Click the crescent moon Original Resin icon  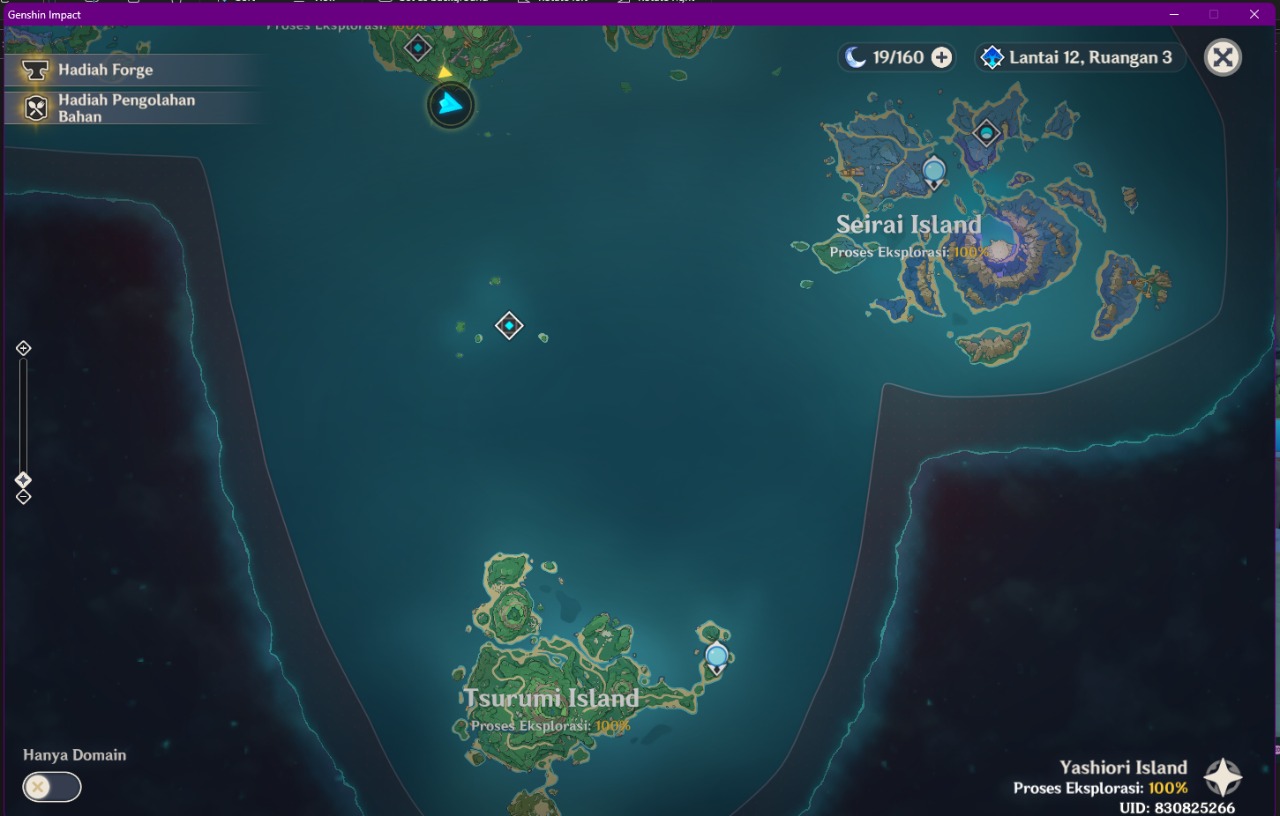(855, 57)
